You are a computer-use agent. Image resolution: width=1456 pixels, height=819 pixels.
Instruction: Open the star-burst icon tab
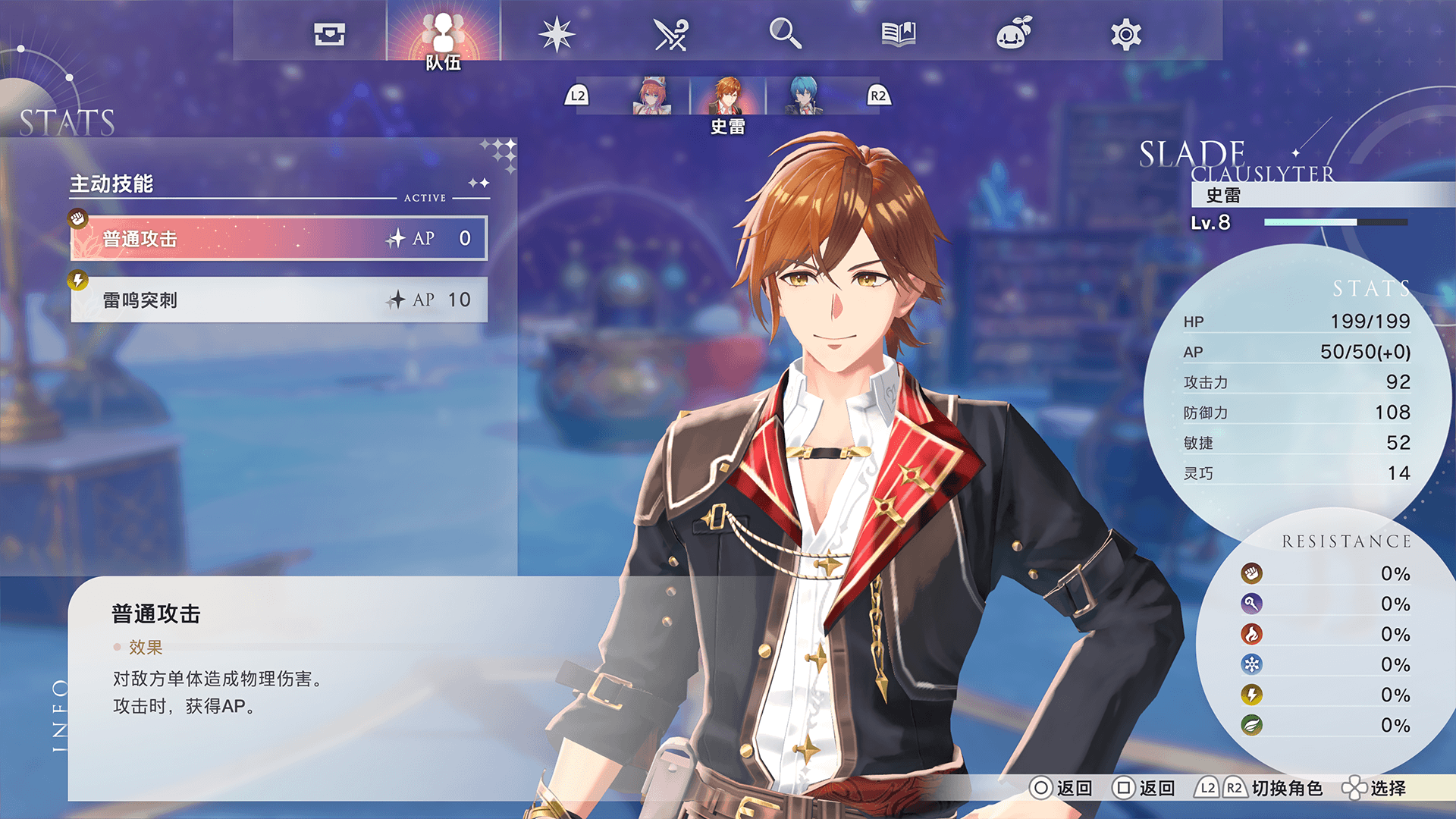[x=557, y=34]
